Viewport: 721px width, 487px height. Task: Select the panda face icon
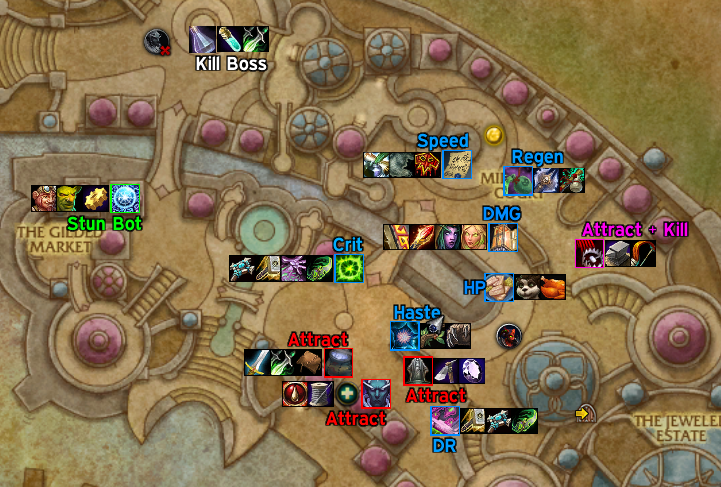point(525,288)
